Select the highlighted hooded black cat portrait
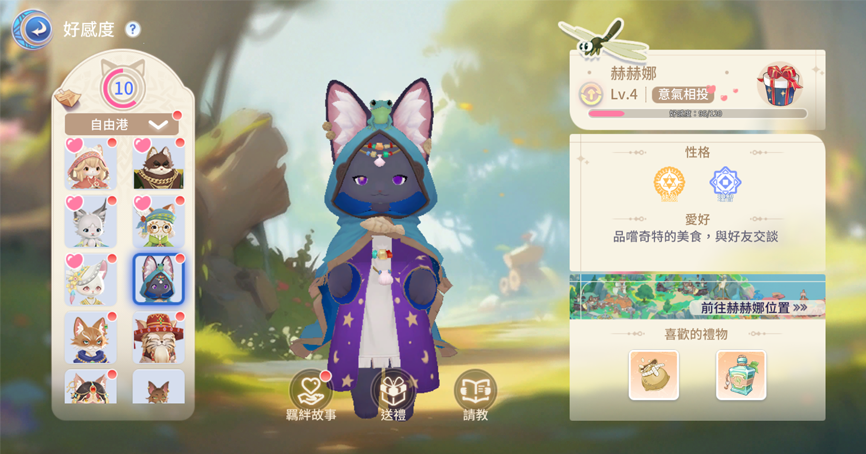This screenshot has height=454, width=866. pos(158,279)
